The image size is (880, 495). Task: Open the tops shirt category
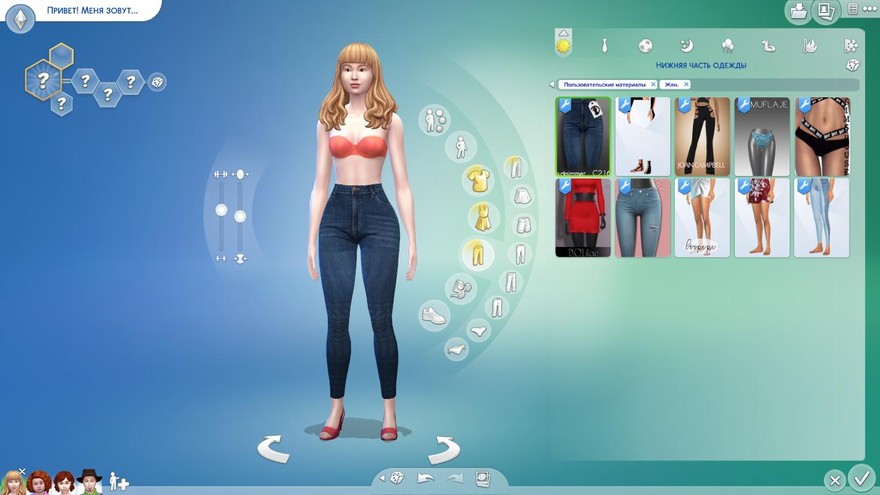click(477, 180)
